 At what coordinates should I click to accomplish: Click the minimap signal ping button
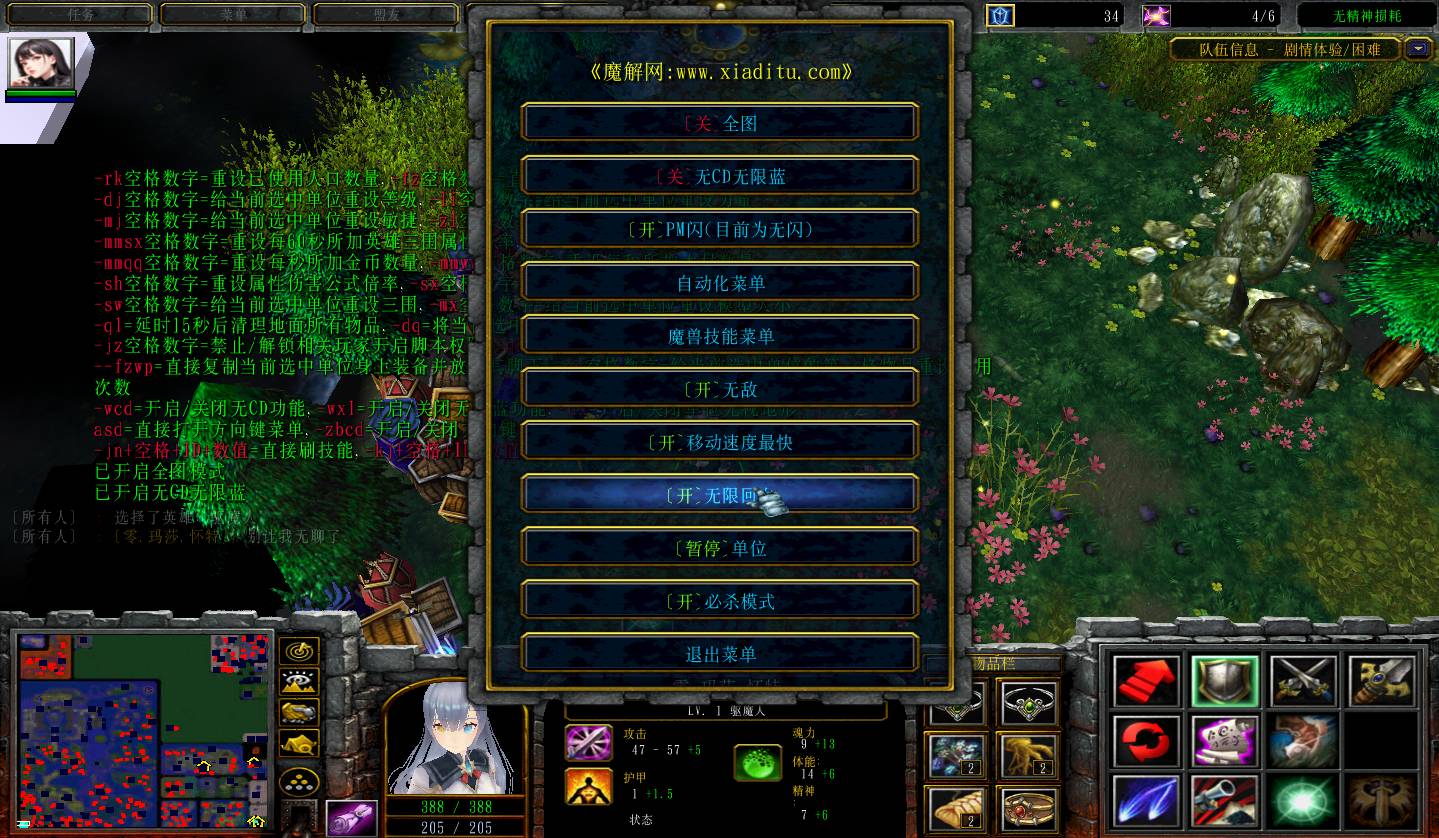[299, 651]
